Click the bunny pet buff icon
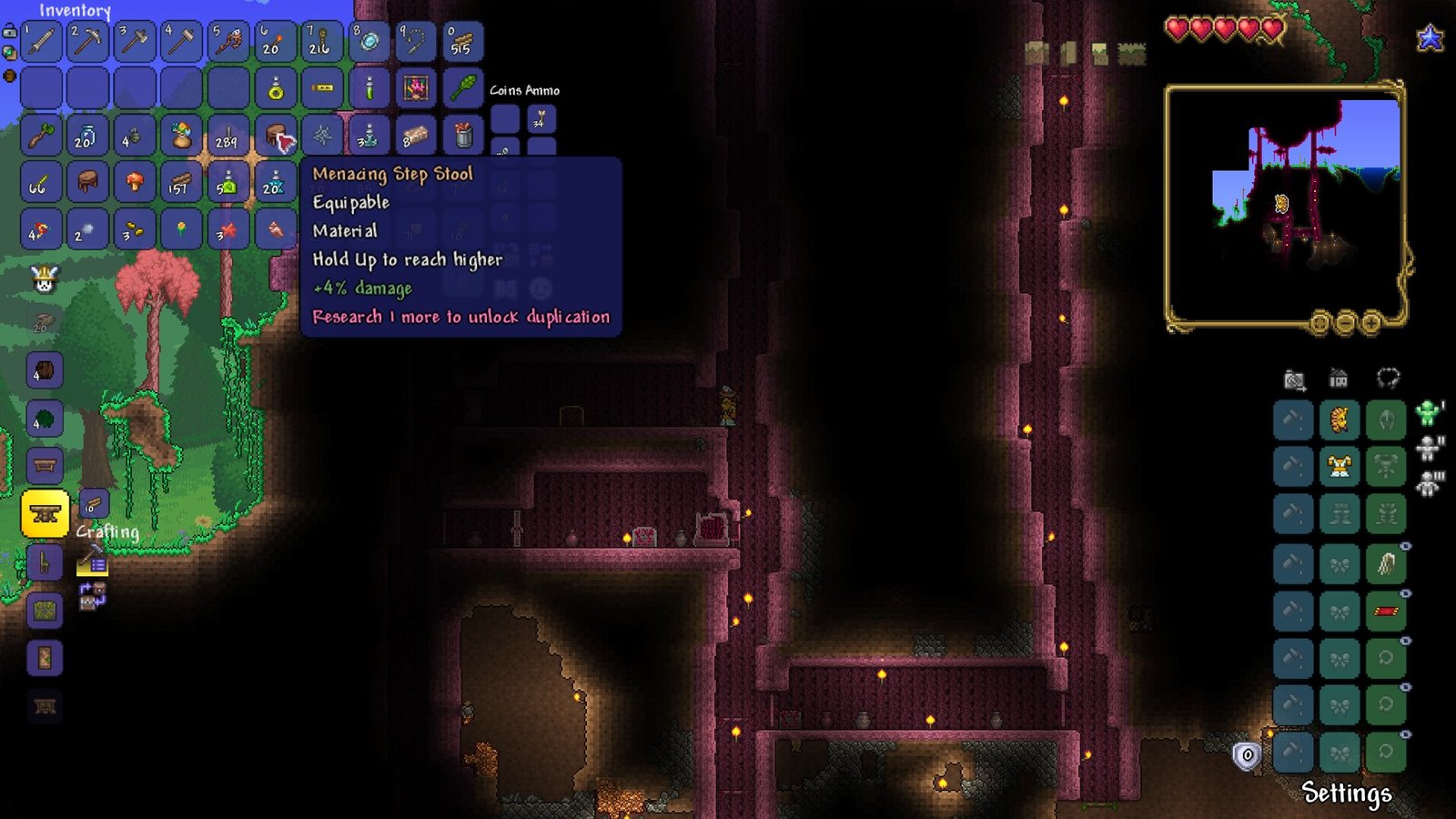The image size is (1456, 819). tap(43, 279)
